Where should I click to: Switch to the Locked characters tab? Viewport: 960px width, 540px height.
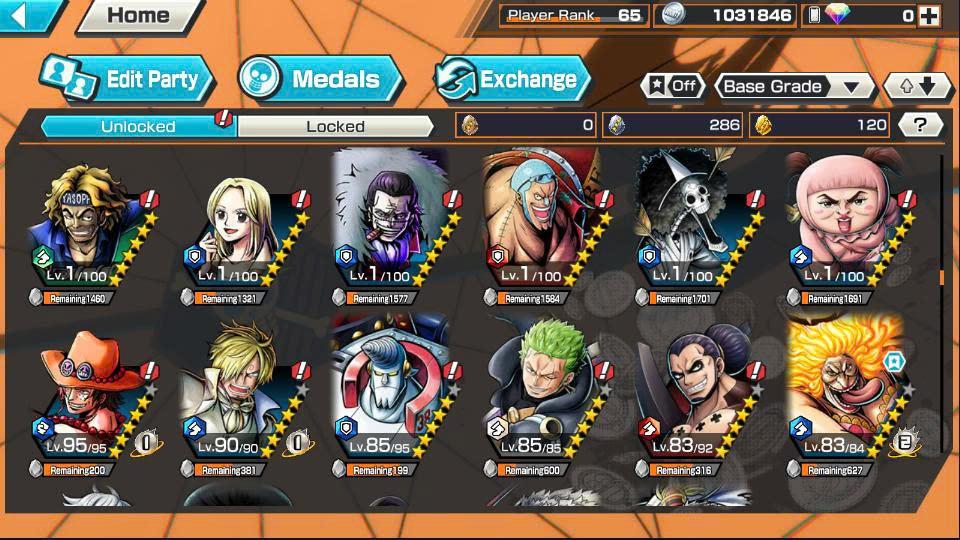[335, 126]
